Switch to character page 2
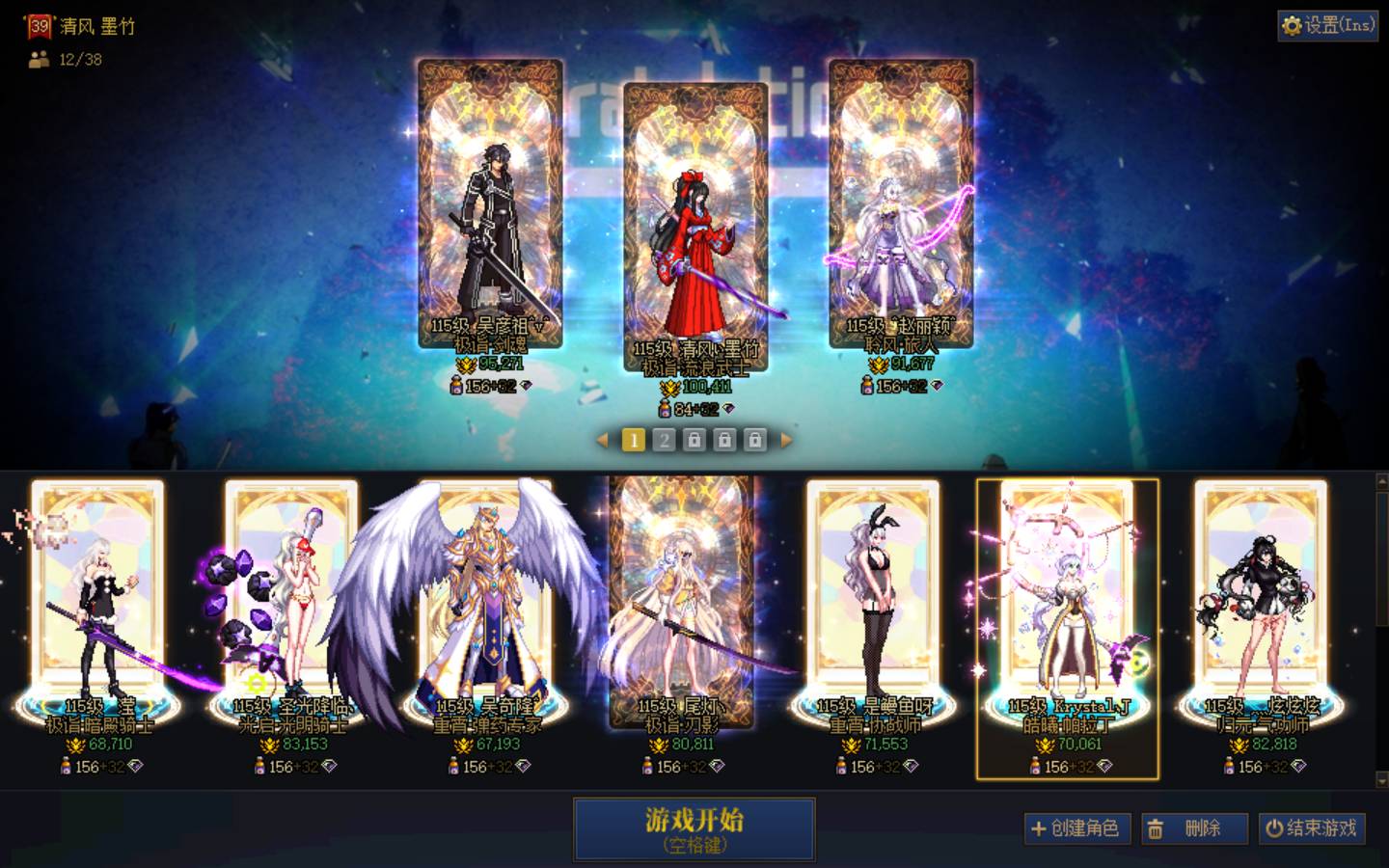 [664, 440]
